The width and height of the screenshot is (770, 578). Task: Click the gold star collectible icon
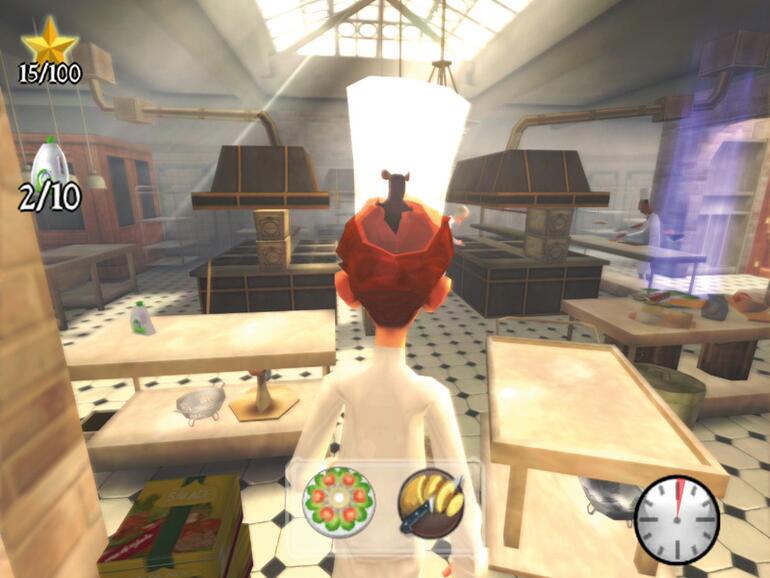(x=49, y=42)
